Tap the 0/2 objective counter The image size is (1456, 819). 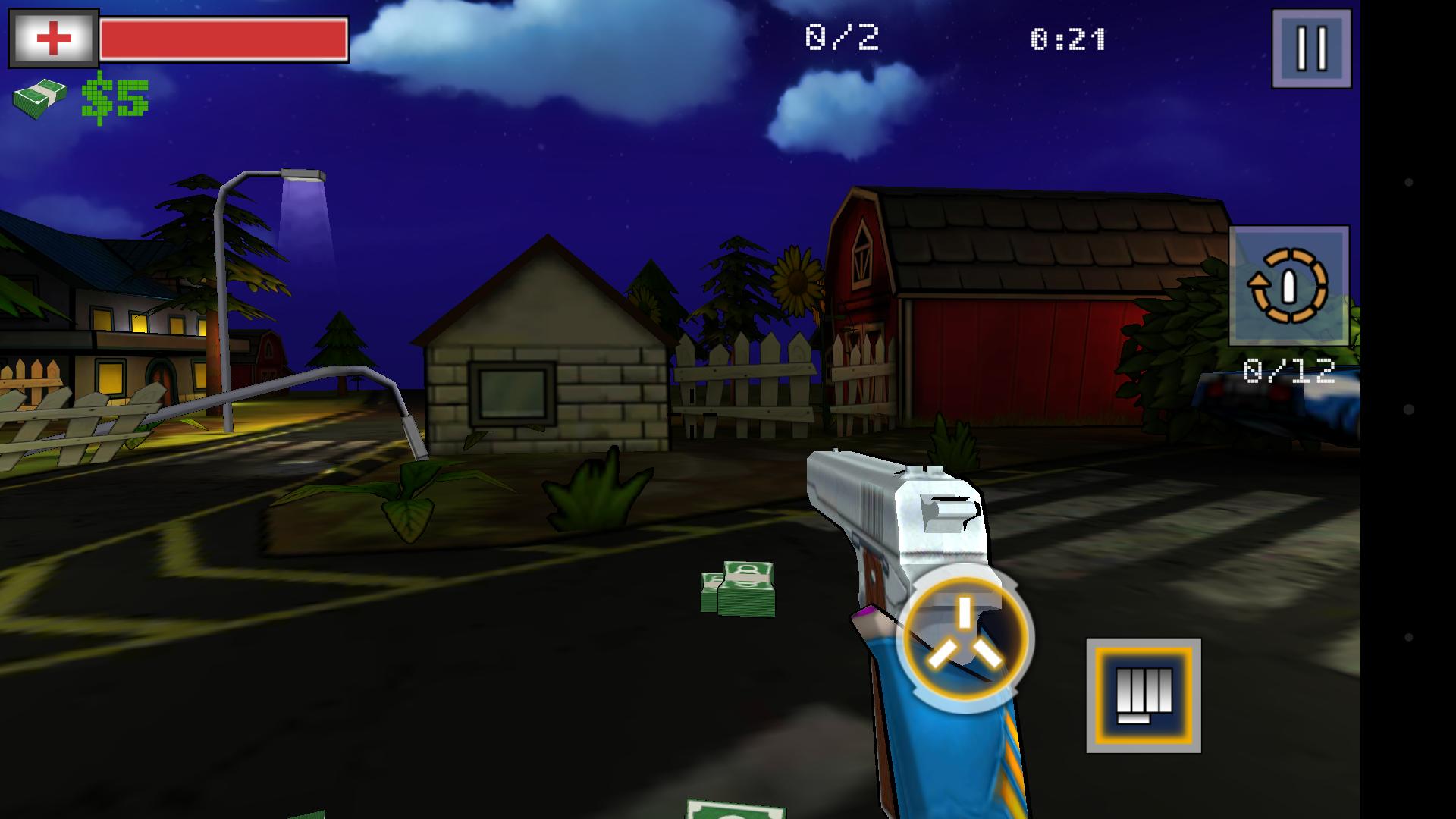click(x=842, y=35)
